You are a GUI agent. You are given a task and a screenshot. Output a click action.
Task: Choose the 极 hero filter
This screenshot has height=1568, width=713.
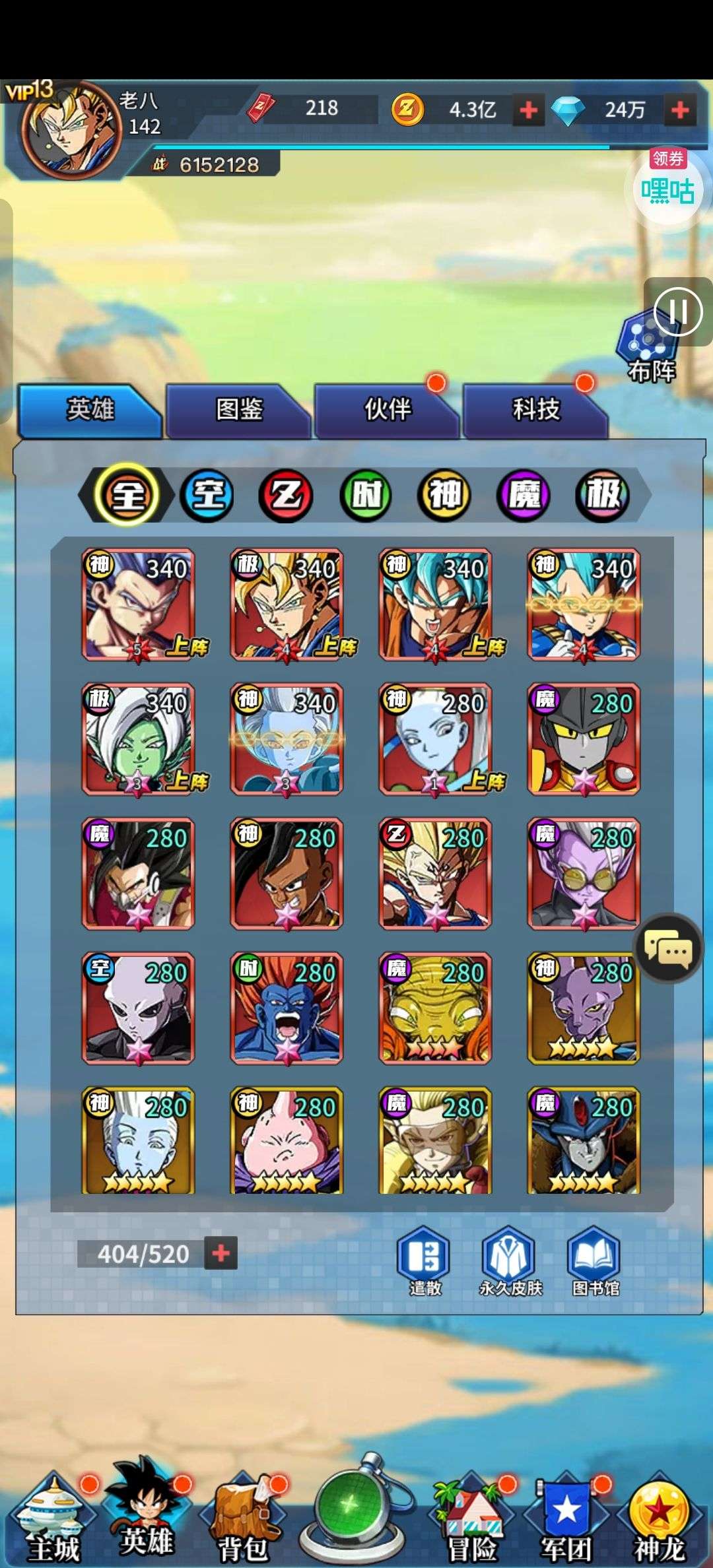602,495
